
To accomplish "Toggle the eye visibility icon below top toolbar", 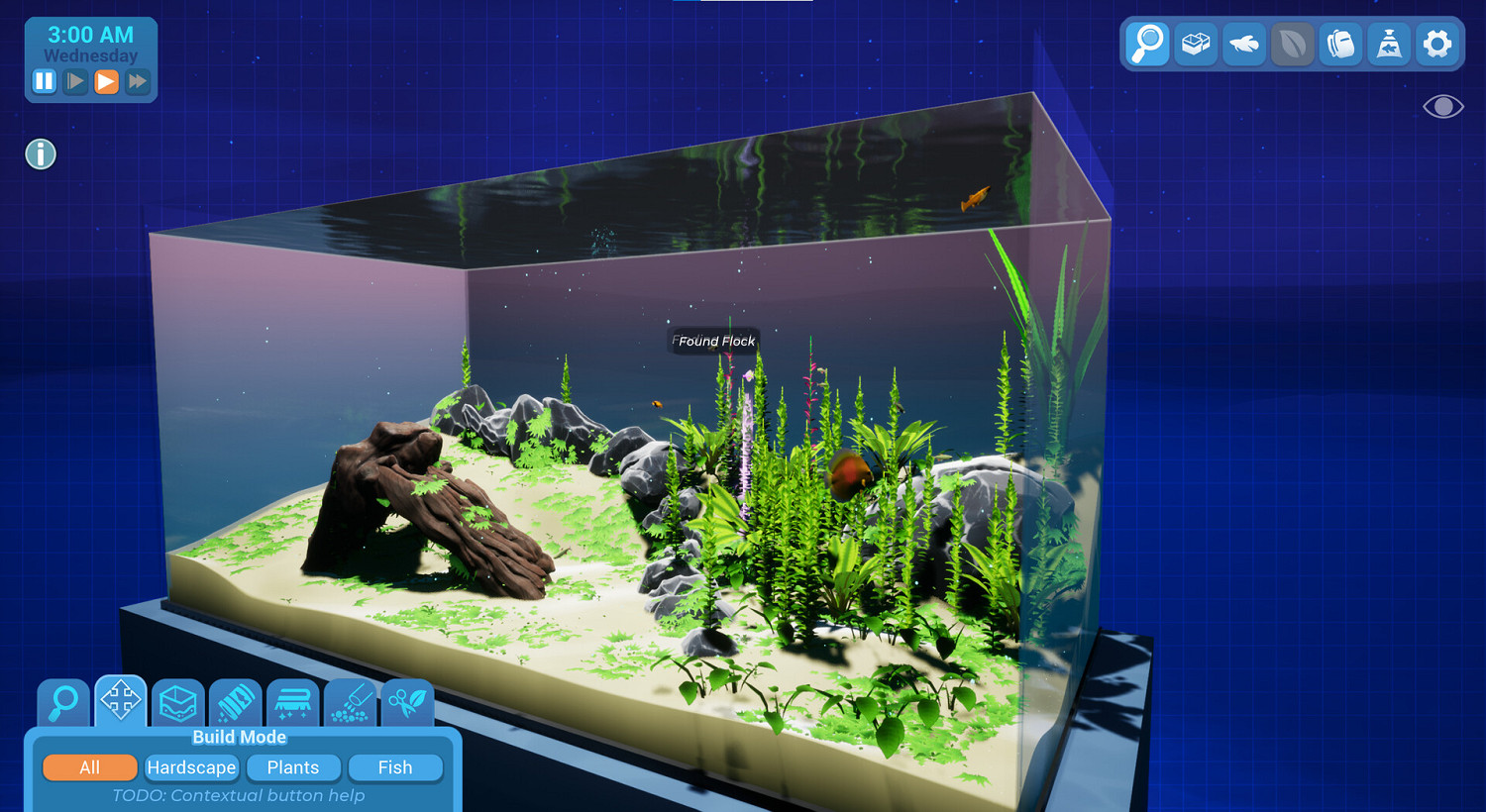I will [x=1441, y=106].
